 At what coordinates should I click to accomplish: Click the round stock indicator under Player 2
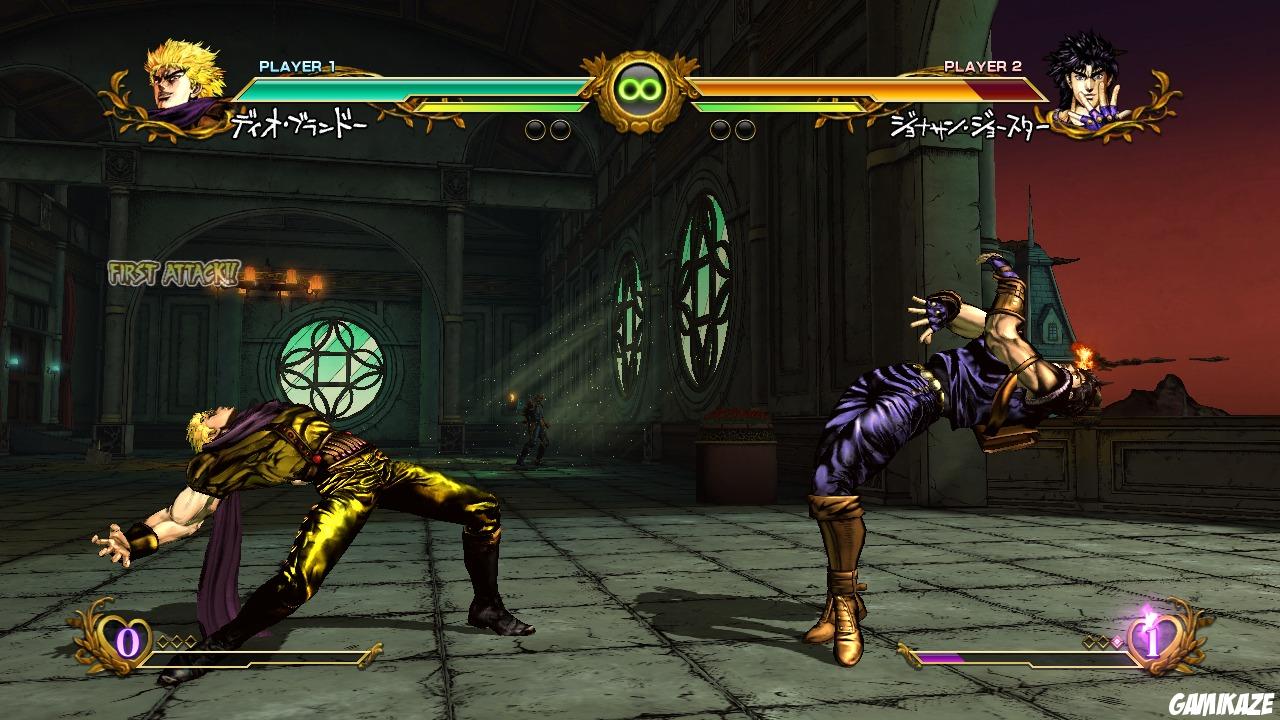(x=719, y=129)
